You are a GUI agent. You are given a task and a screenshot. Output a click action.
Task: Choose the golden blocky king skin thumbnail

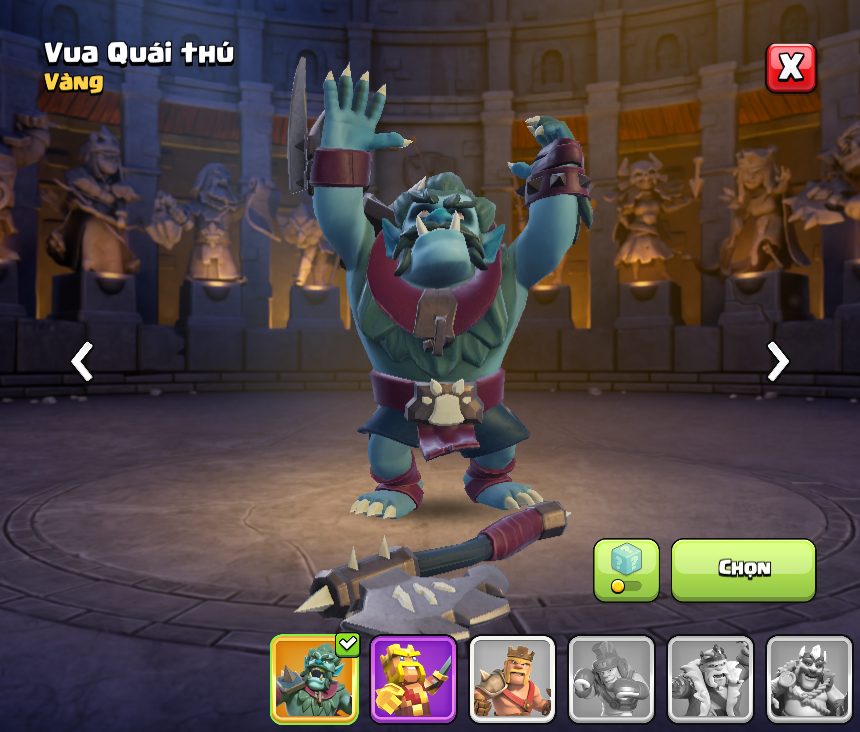[x=413, y=679]
